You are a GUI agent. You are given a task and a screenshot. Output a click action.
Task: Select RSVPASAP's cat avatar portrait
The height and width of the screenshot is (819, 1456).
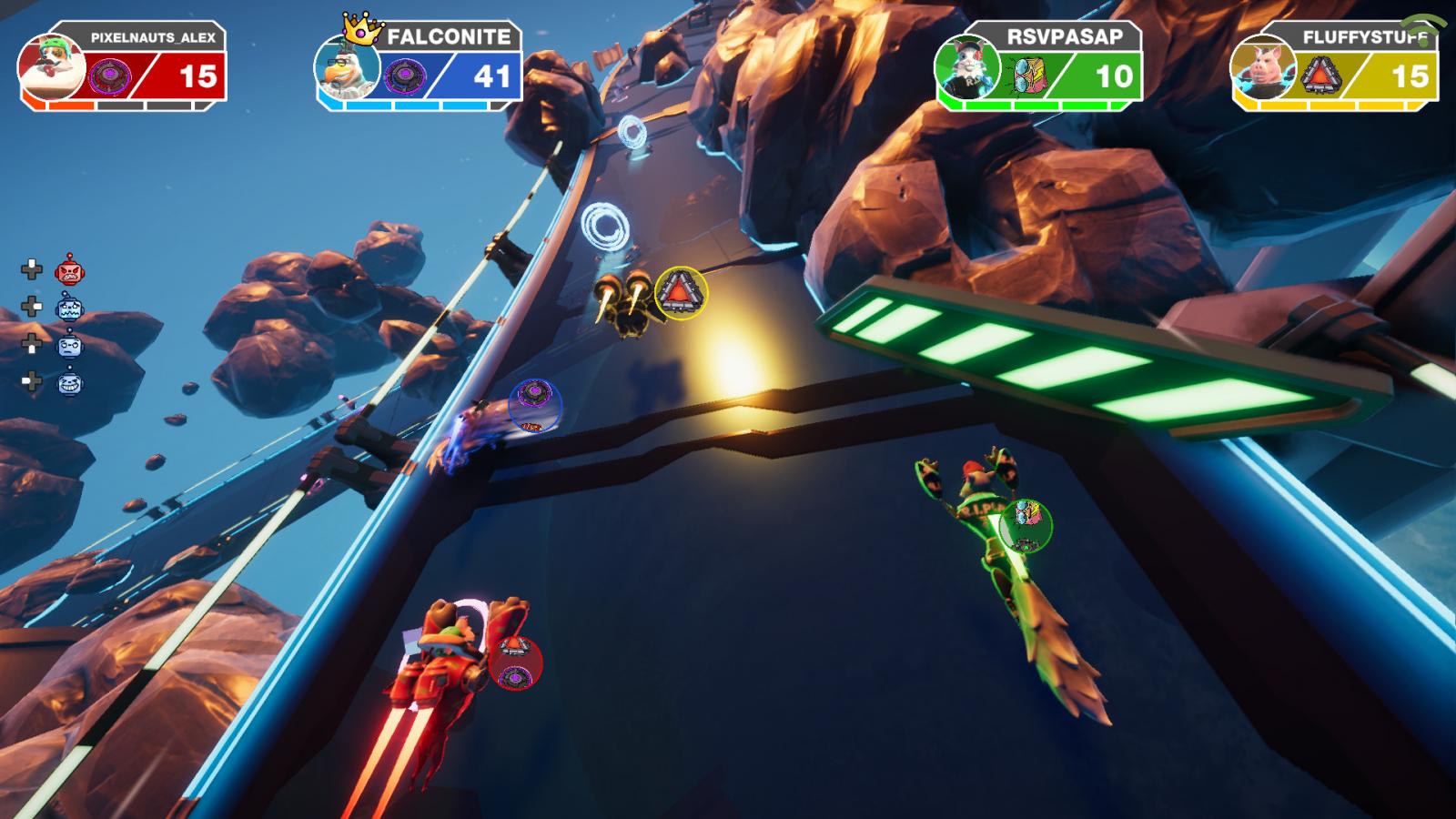coord(968,69)
